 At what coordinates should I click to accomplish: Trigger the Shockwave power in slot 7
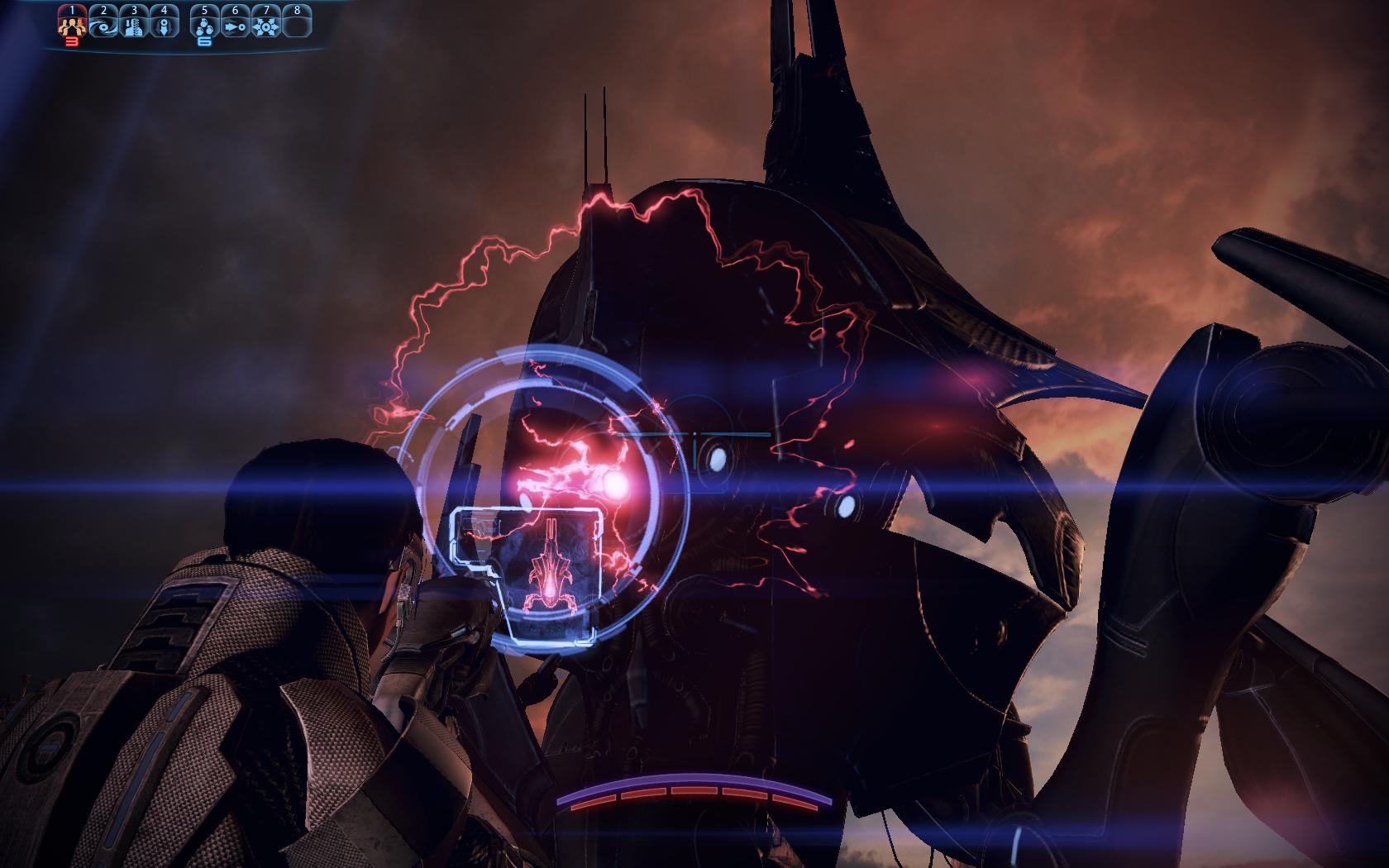pos(267,26)
